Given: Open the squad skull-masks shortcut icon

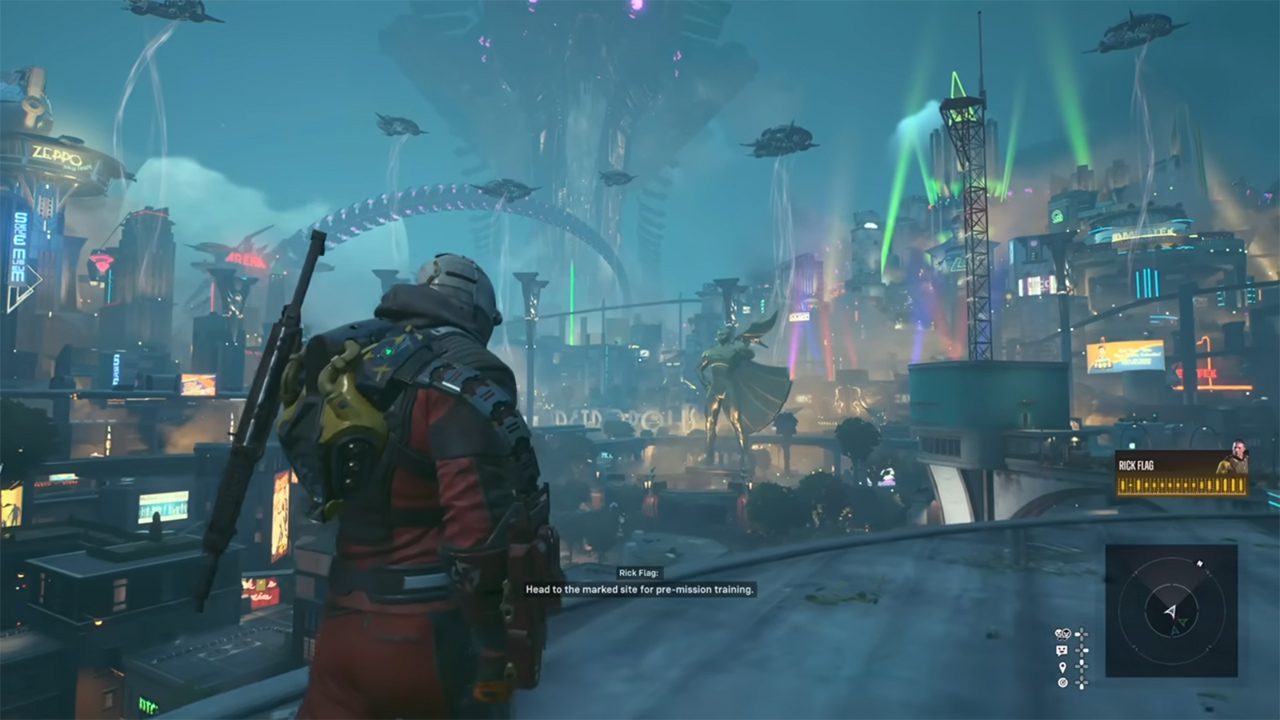Looking at the screenshot, I should coord(1064,634).
